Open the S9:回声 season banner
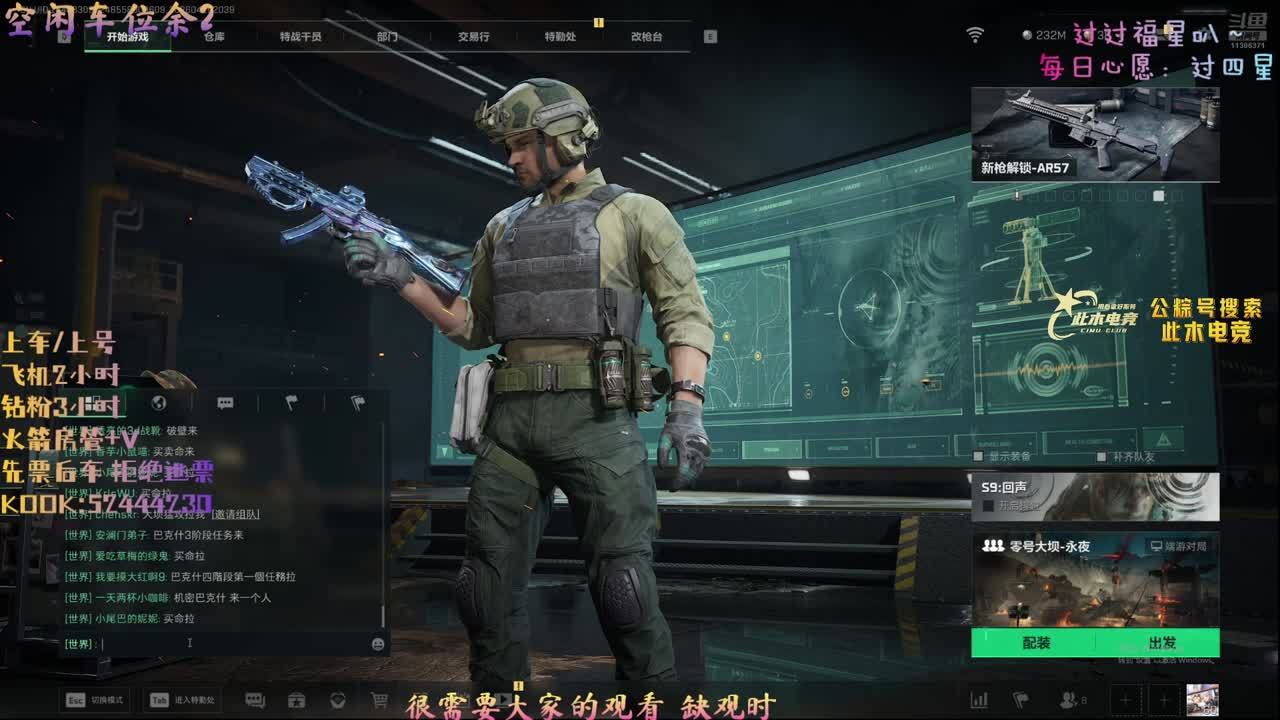1280x720 pixels. (1095, 497)
